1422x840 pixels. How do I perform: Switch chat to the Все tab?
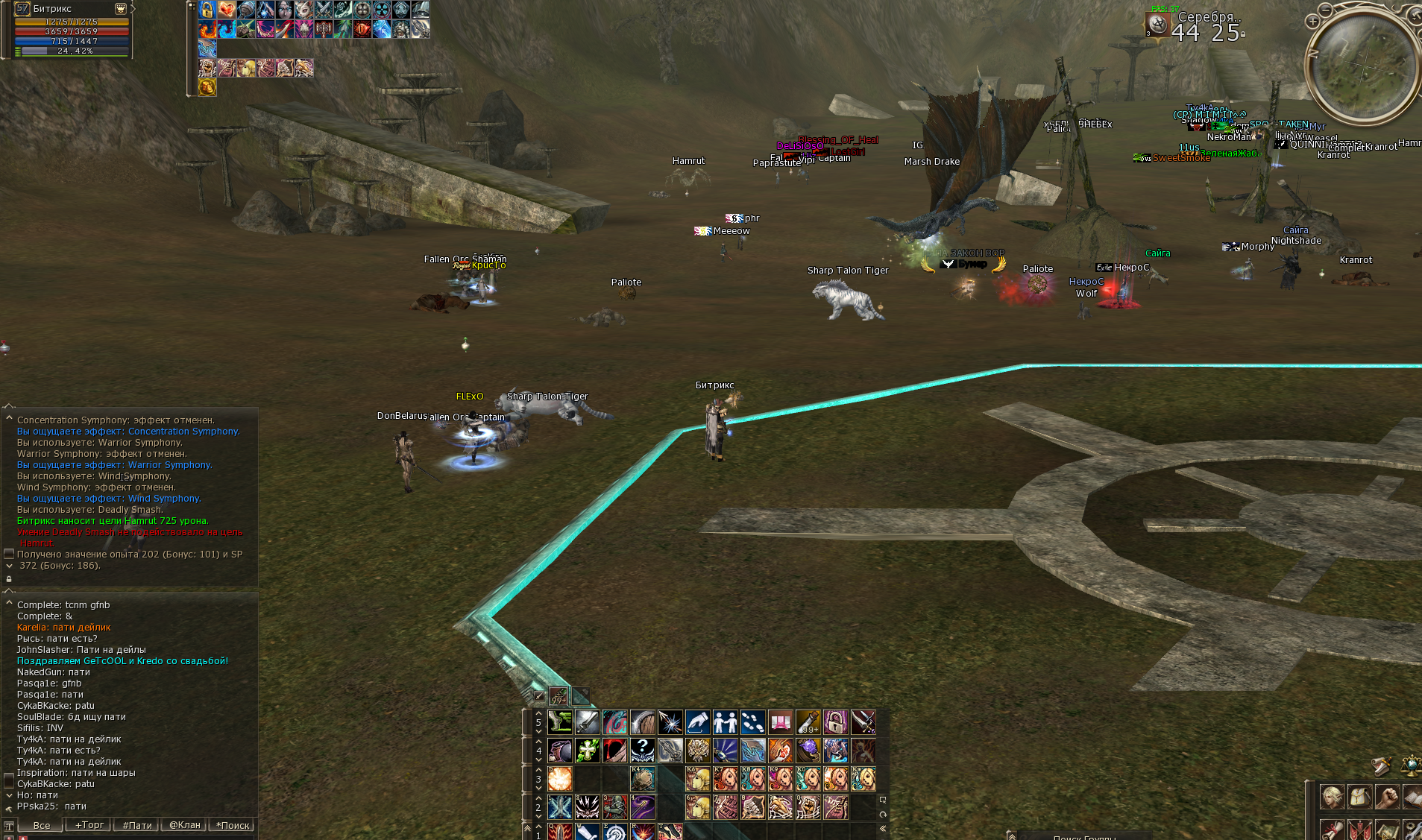(42, 825)
